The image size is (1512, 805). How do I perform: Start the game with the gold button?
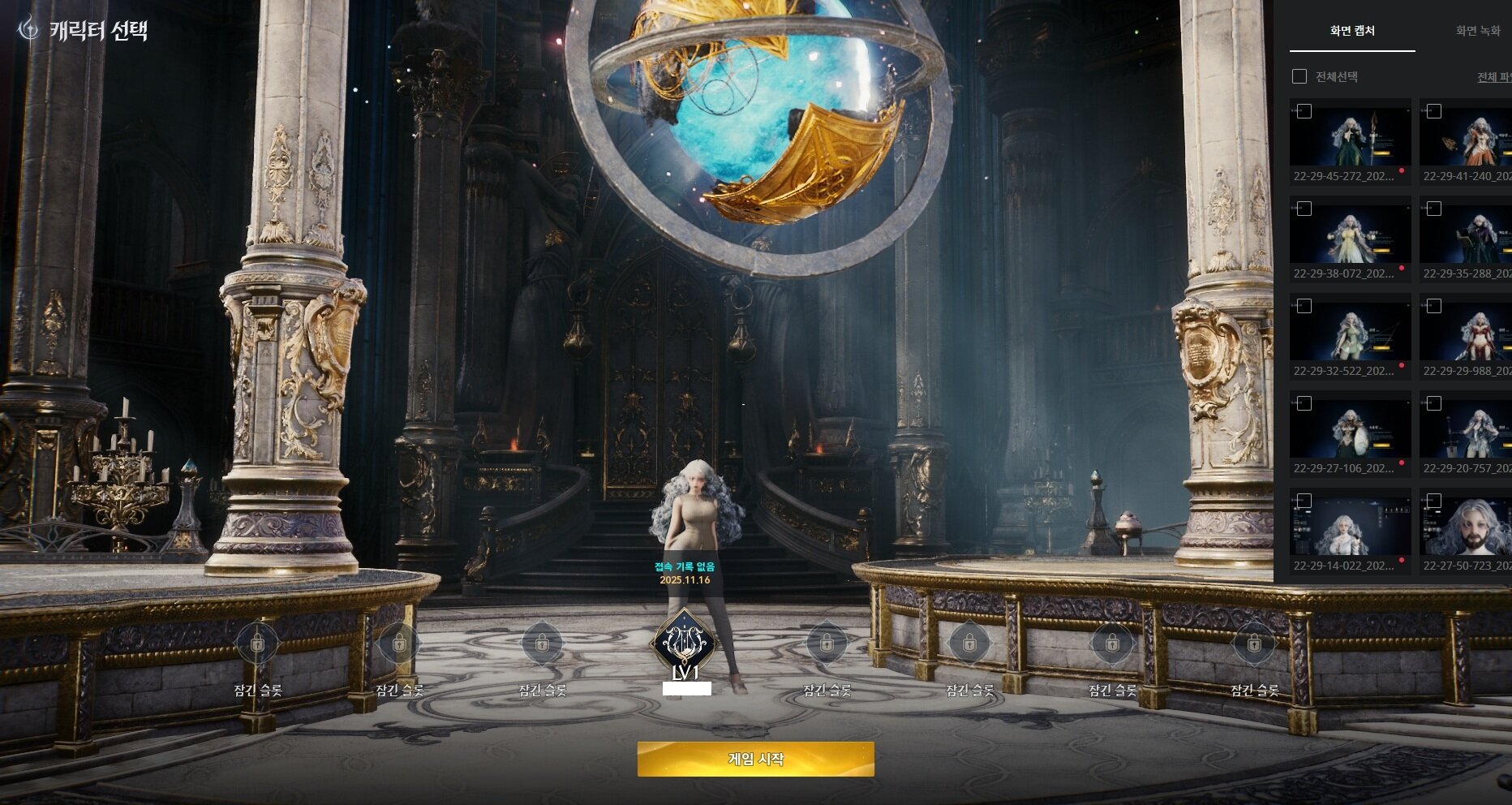pos(755,760)
